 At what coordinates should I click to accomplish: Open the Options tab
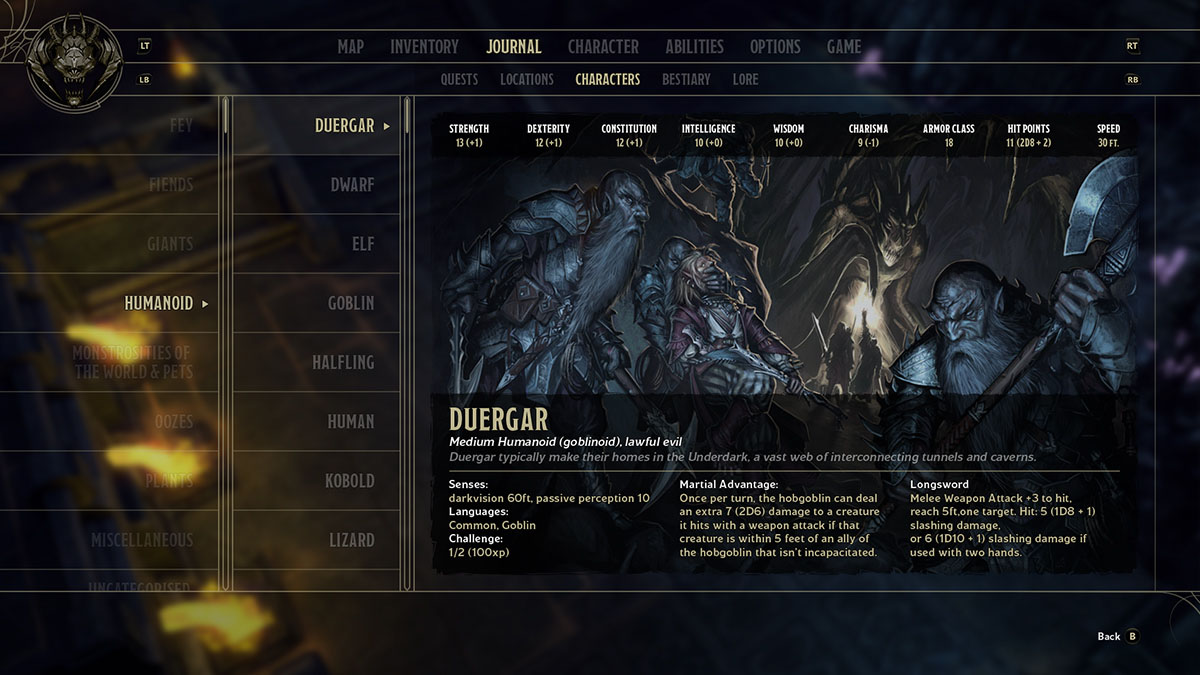[x=775, y=47]
